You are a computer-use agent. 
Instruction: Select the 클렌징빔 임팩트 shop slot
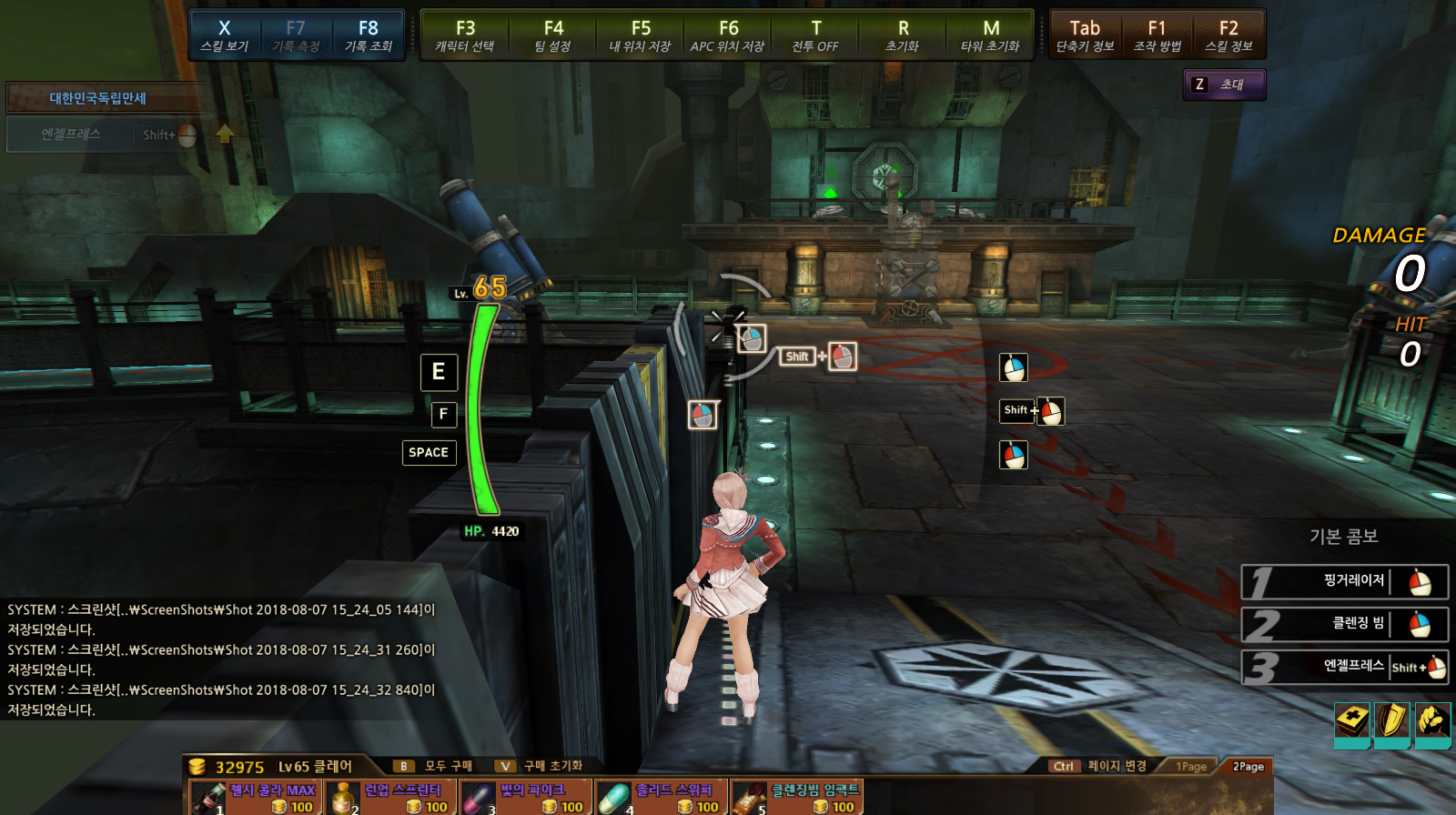pos(796,798)
